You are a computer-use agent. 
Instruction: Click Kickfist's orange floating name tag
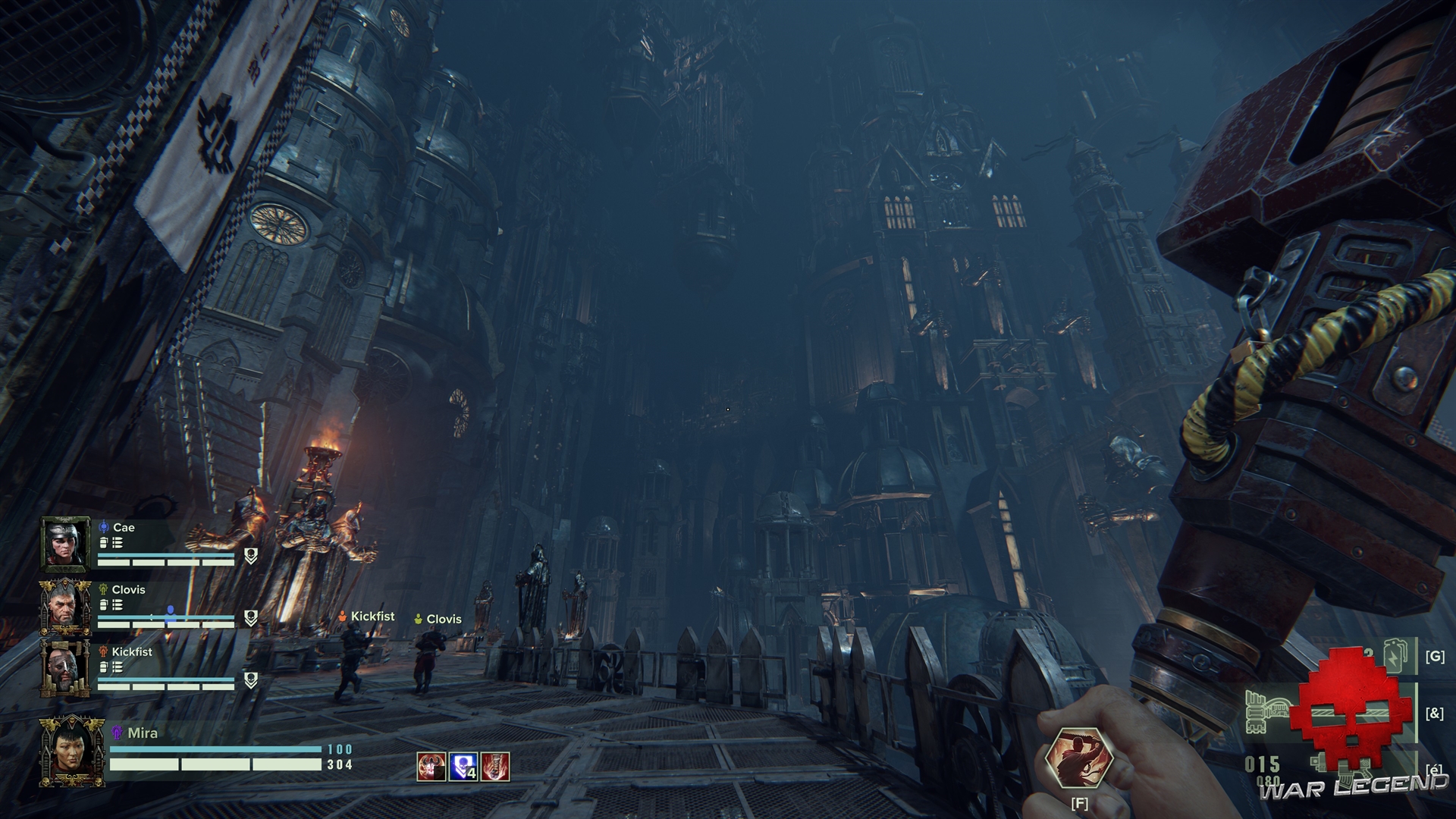[367, 617]
